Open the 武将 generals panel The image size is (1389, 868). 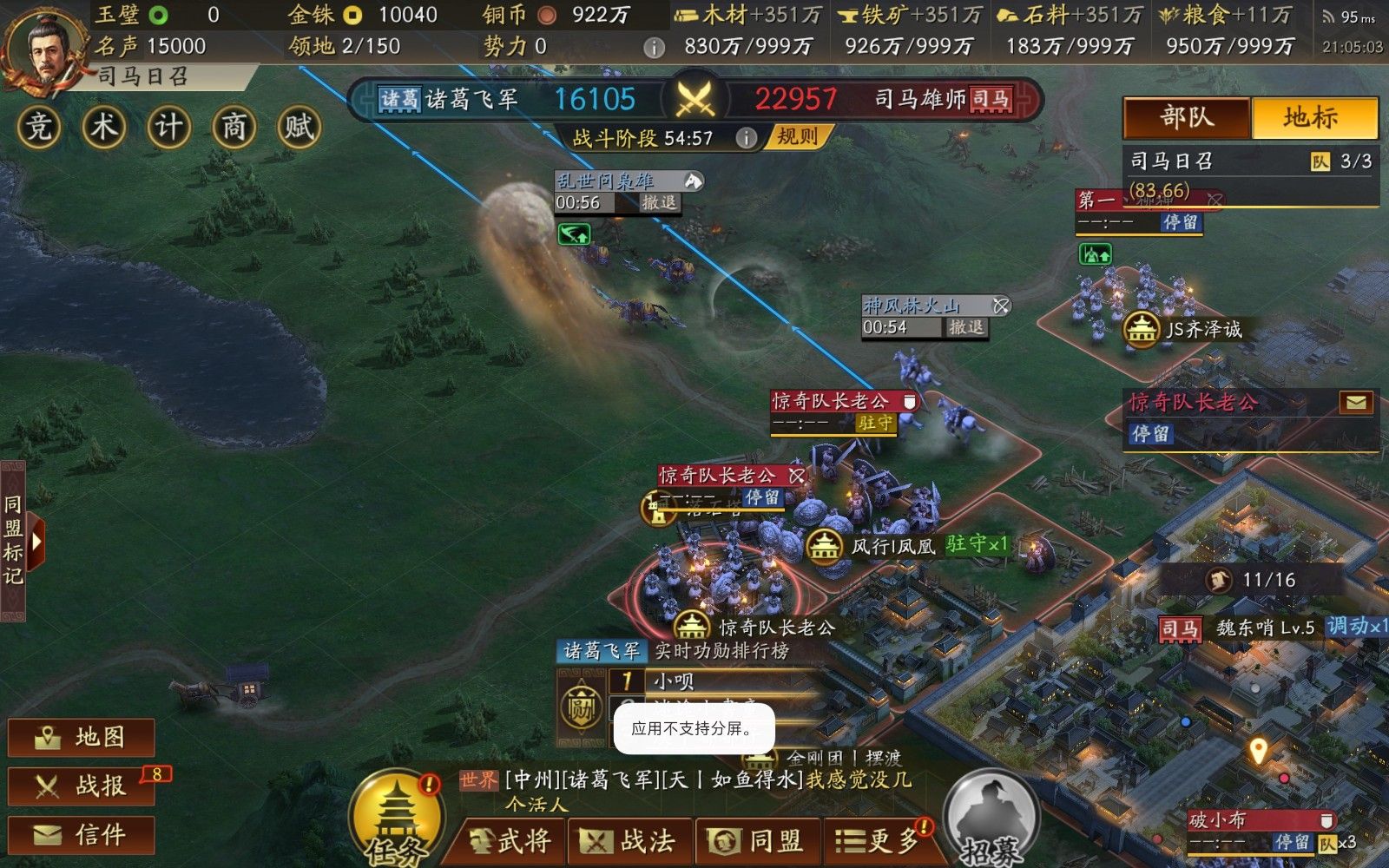coord(512,839)
